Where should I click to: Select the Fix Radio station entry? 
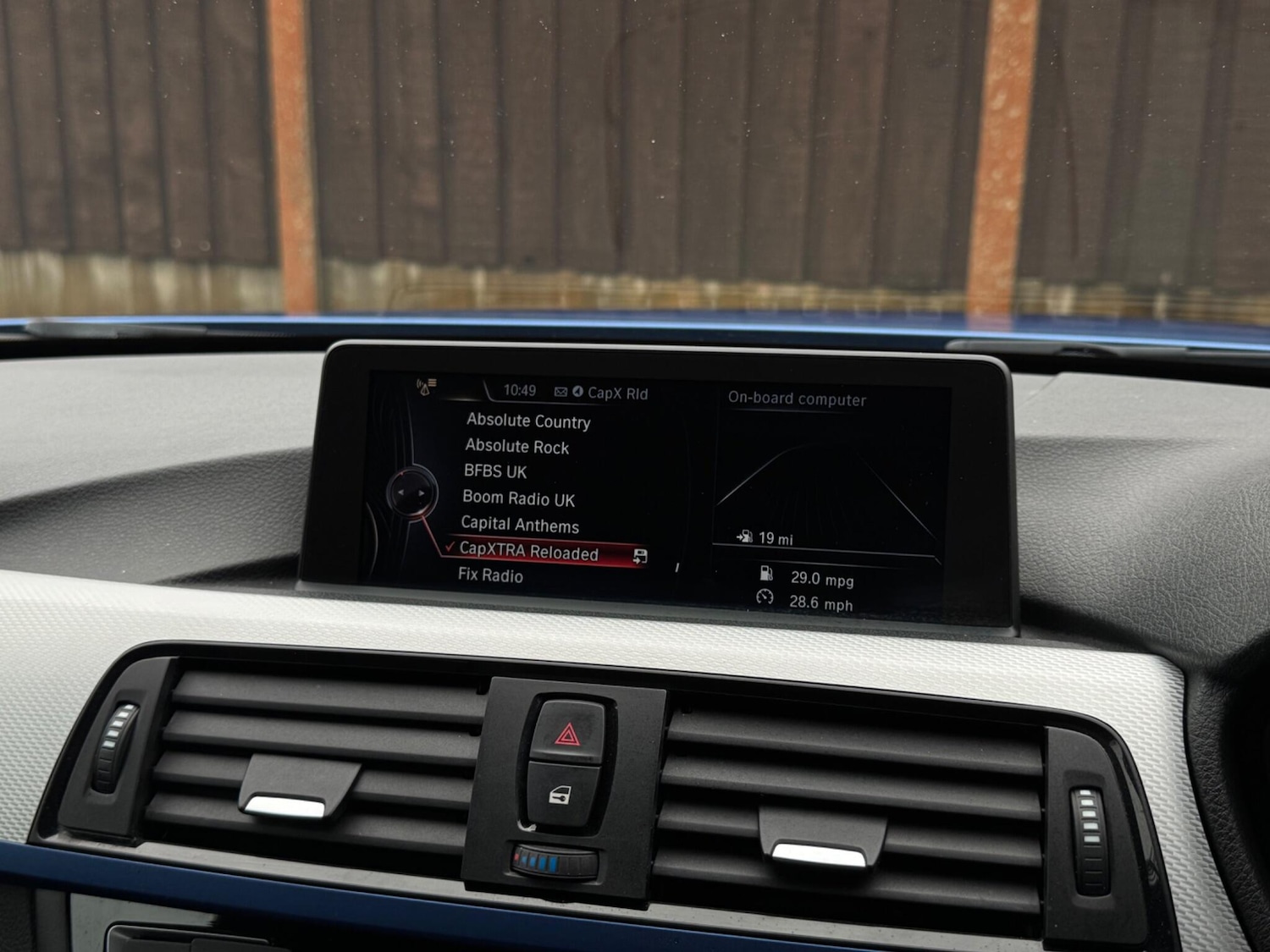coord(491,575)
